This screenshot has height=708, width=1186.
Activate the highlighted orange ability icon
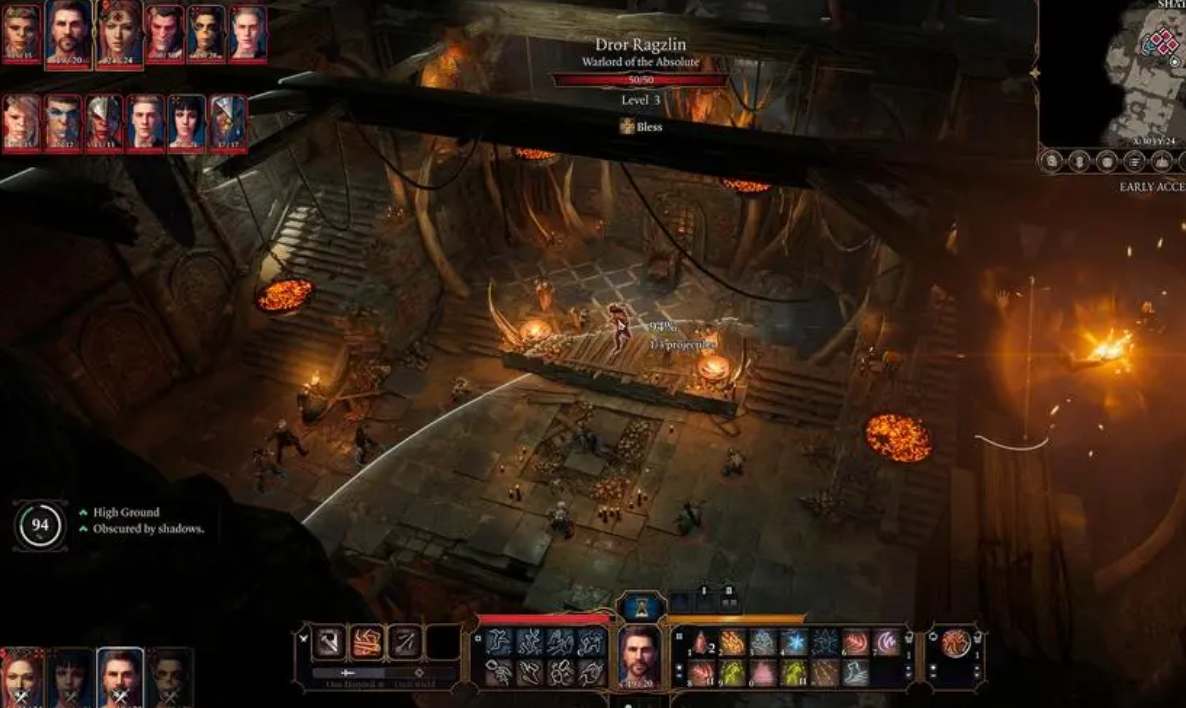[368, 642]
